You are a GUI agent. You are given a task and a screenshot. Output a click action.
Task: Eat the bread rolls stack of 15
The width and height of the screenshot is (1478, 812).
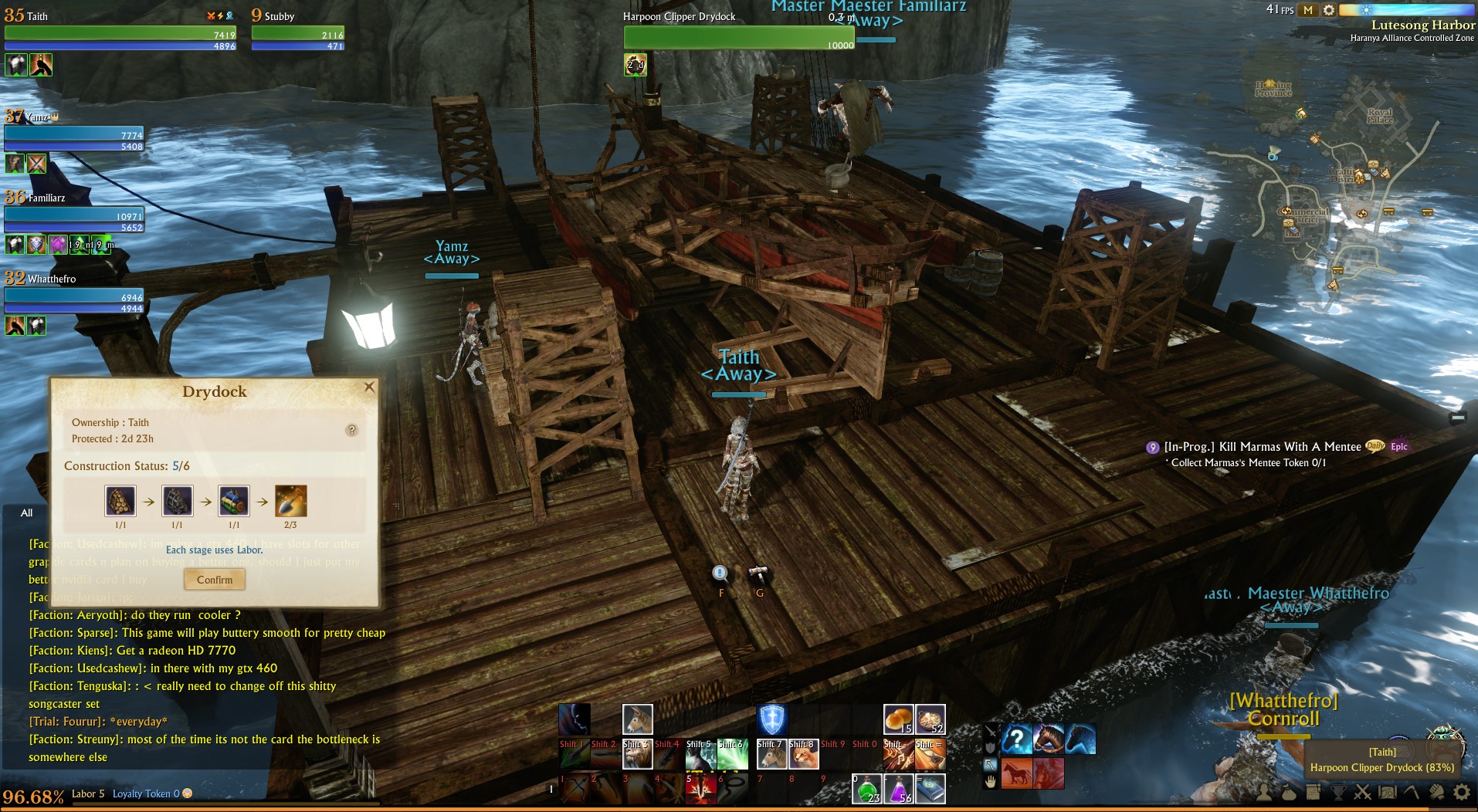(898, 719)
